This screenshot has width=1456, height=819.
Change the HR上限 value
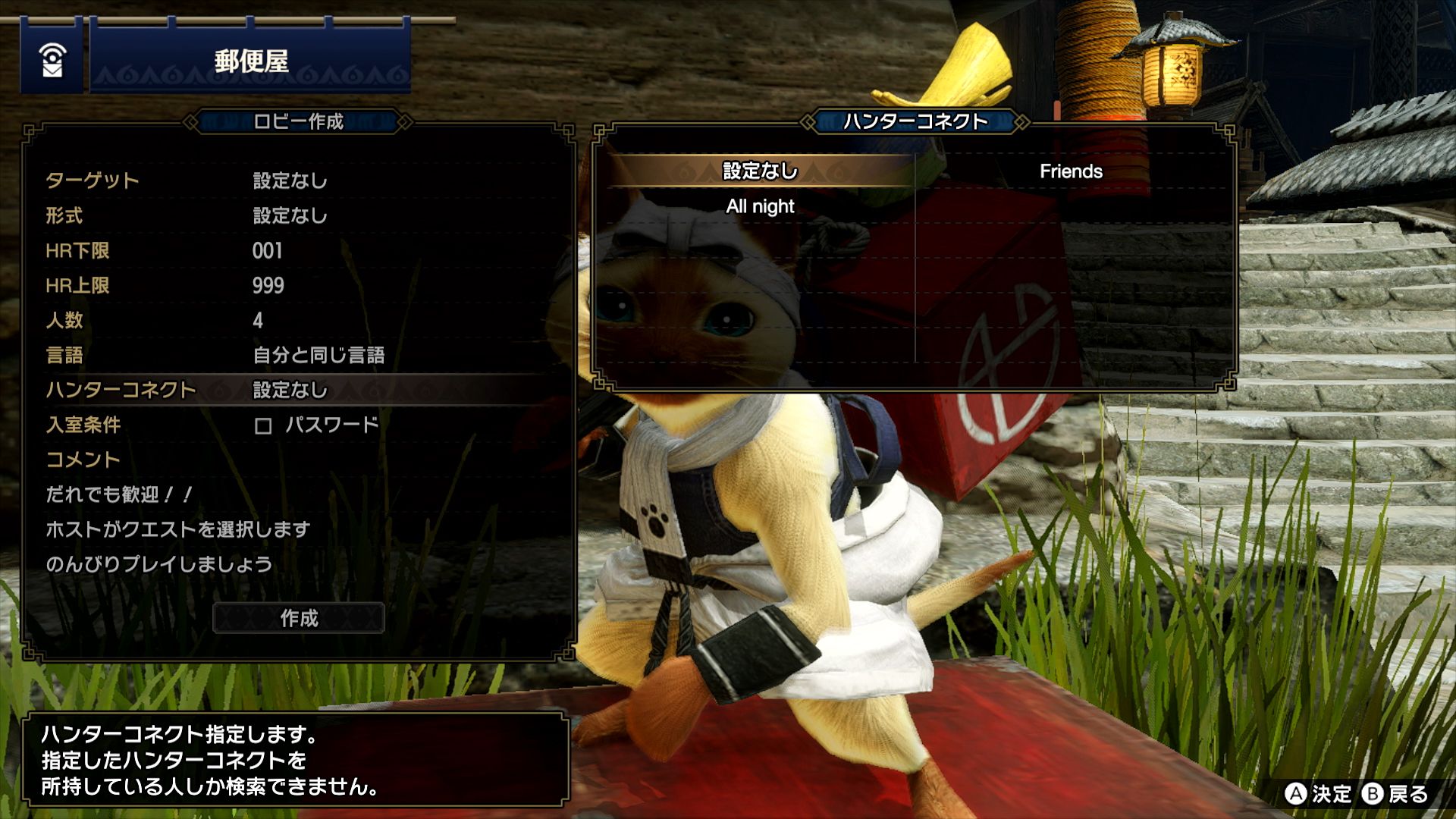click(x=296, y=285)
